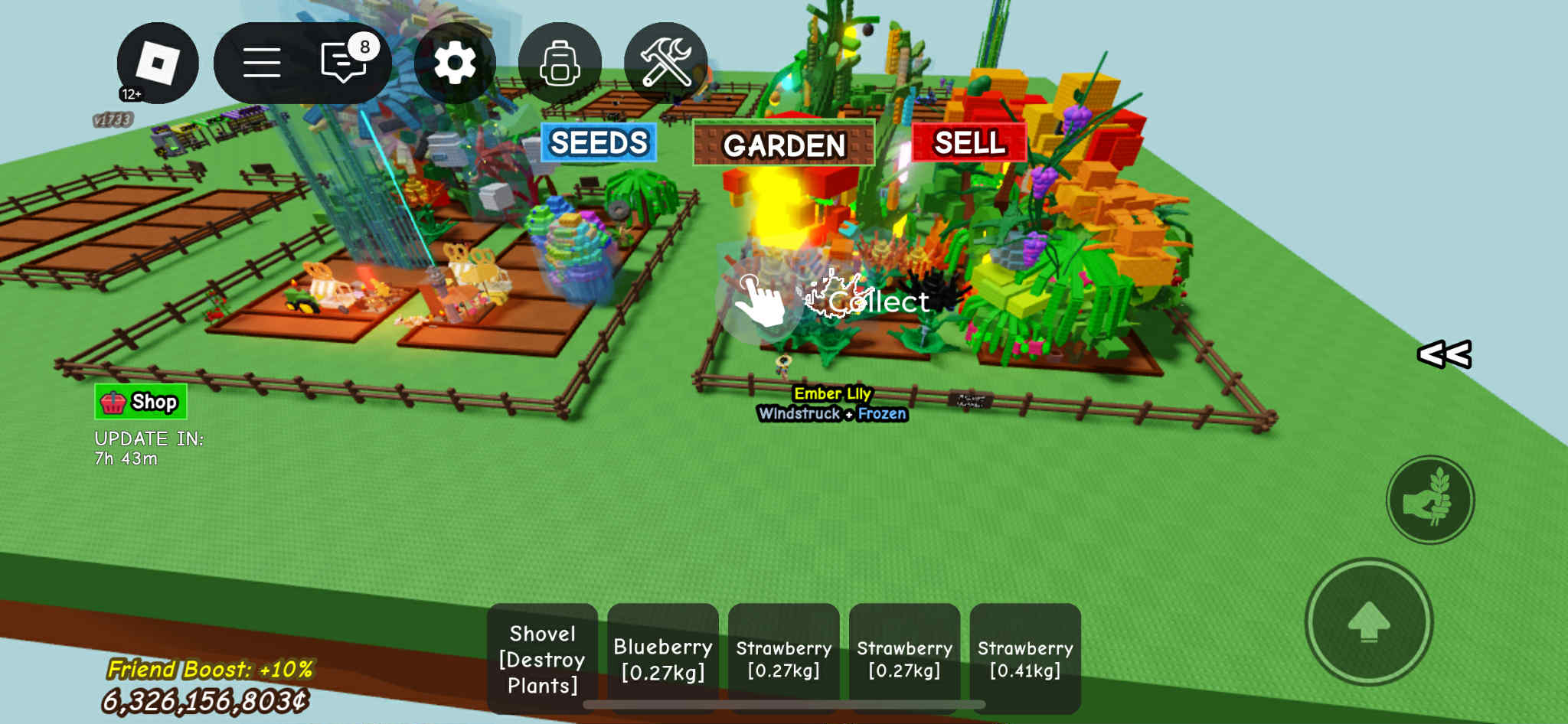Open the Shop

pyautogui.click(x=141, y=402)
